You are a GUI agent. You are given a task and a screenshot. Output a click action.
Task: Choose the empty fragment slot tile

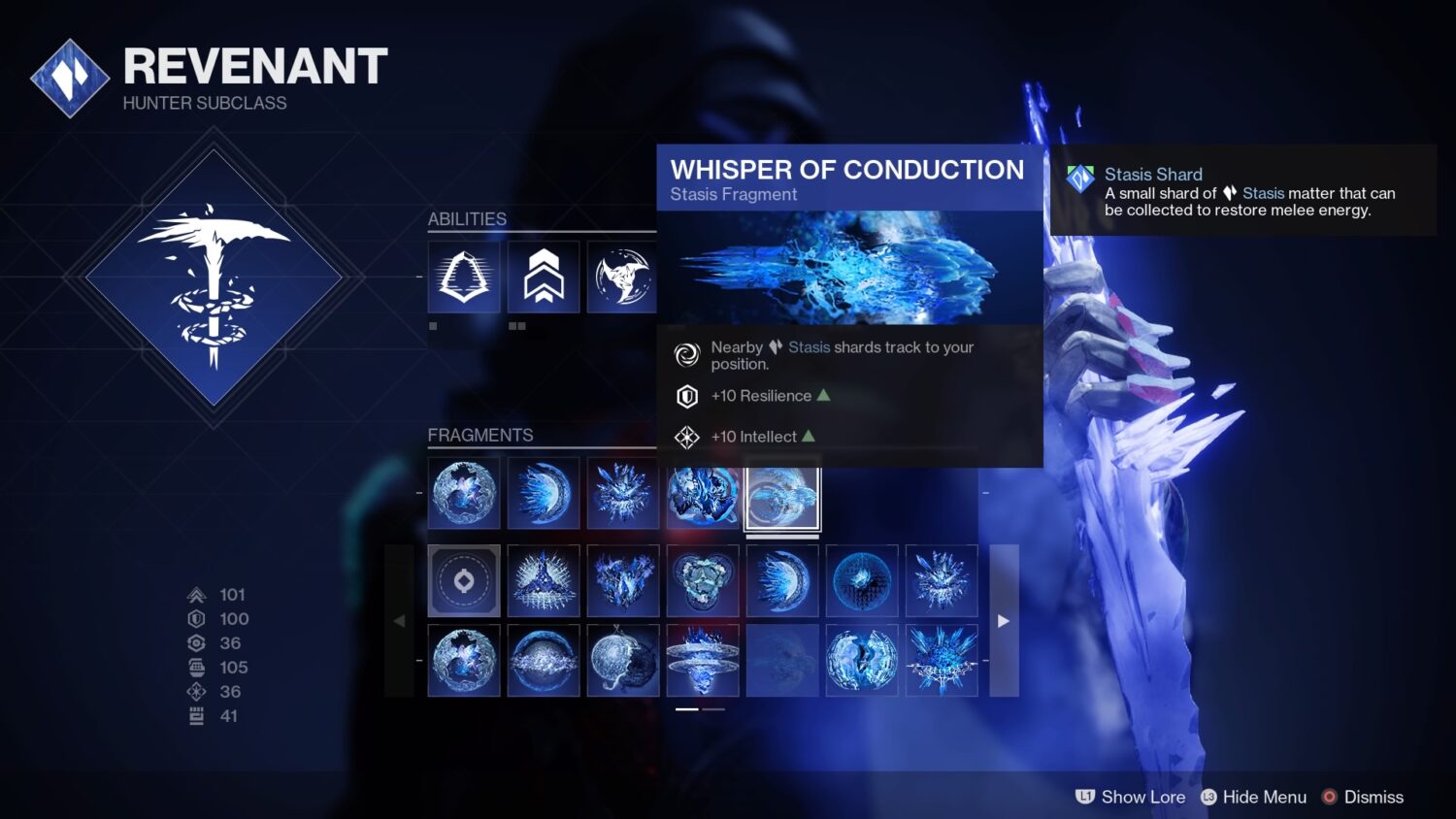[x=464, y=581]
